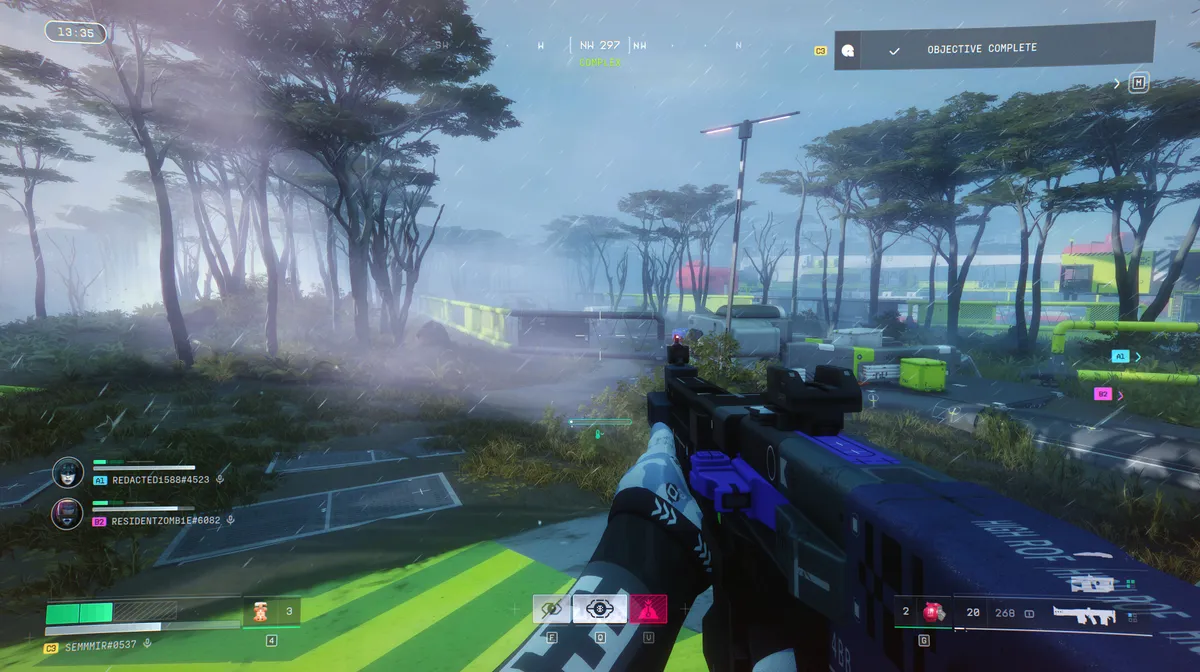Click the orange figure item slot

pos(260,611)
